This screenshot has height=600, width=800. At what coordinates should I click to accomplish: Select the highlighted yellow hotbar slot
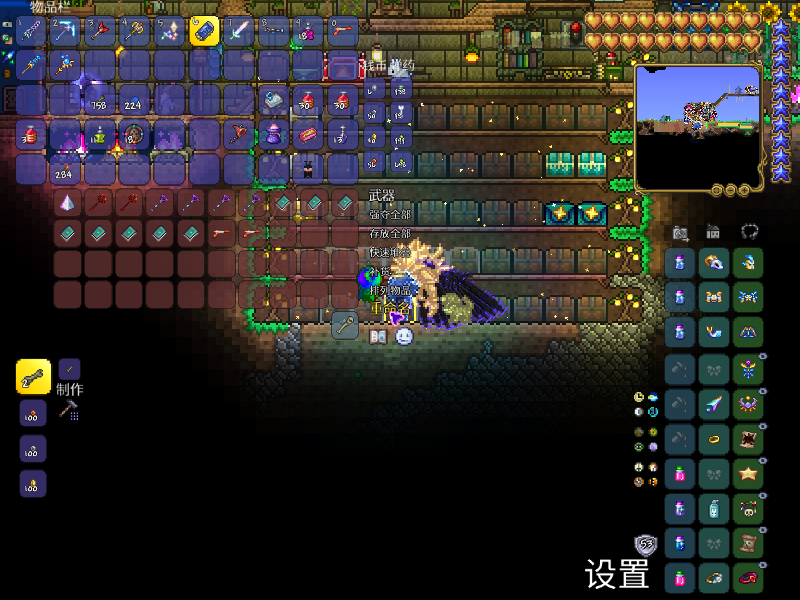204,31
